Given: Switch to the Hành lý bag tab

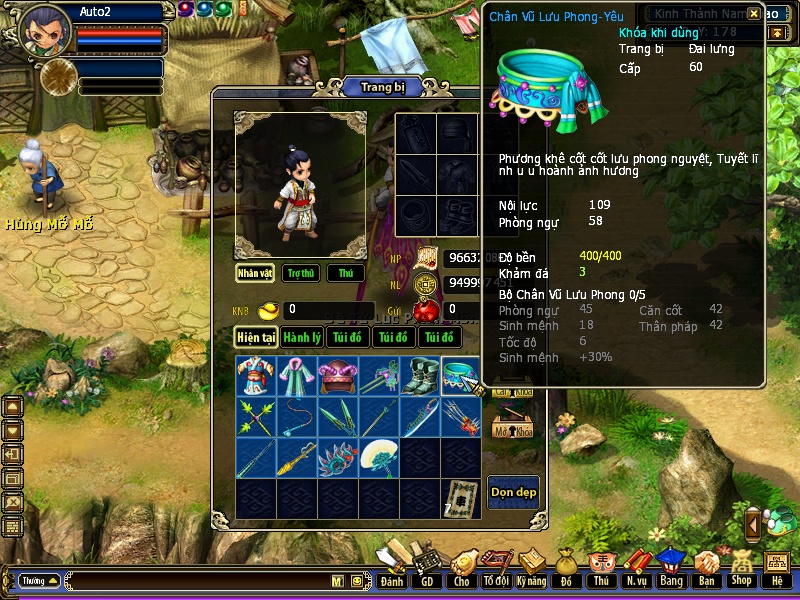Looking at the screenshot, I should [x=301, y=337].
